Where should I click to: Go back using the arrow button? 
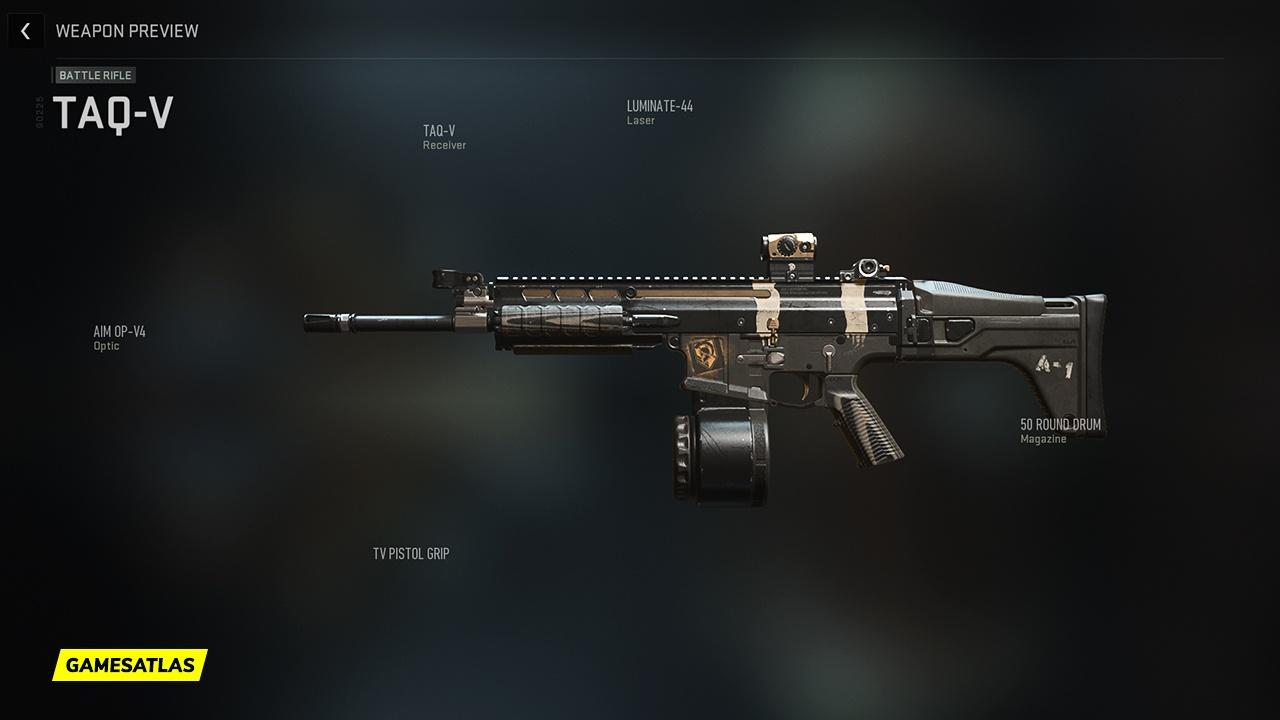[x=25, y=31]
